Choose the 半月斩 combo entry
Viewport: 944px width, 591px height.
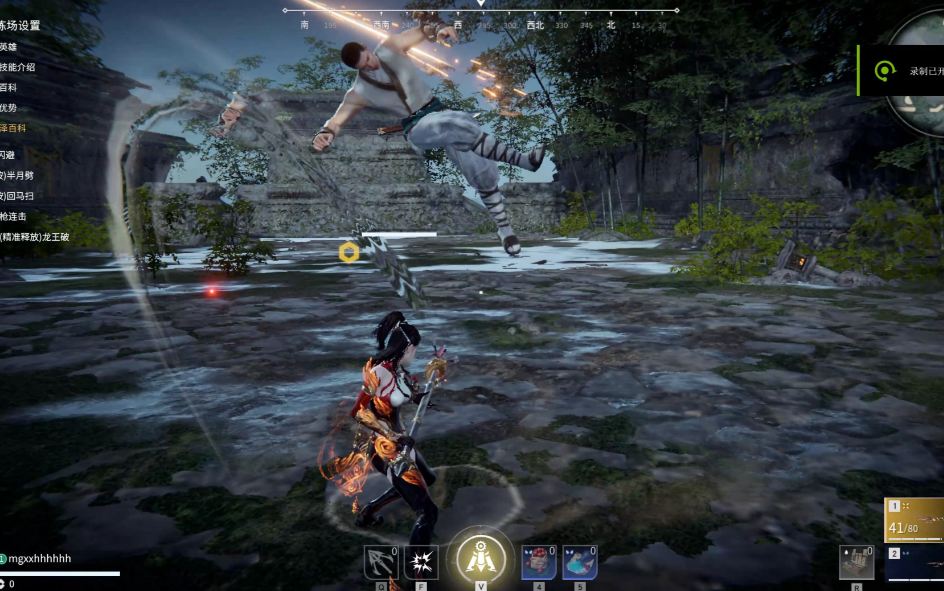pos(17,175)
